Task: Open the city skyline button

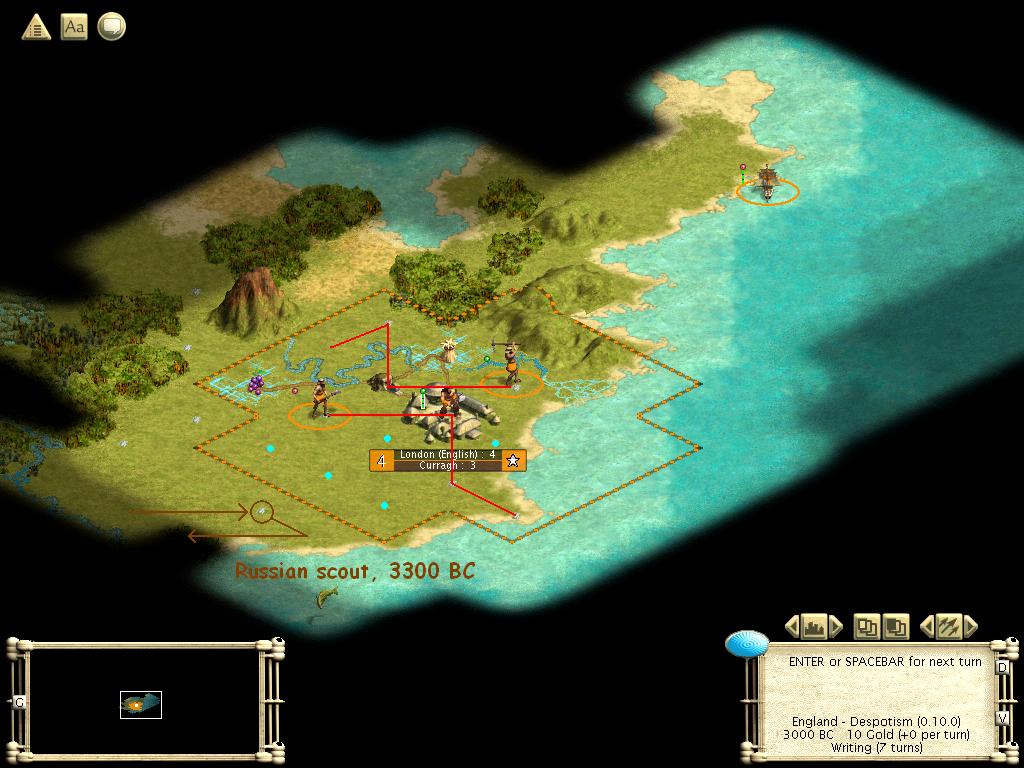Action: (x=814, y=627)
